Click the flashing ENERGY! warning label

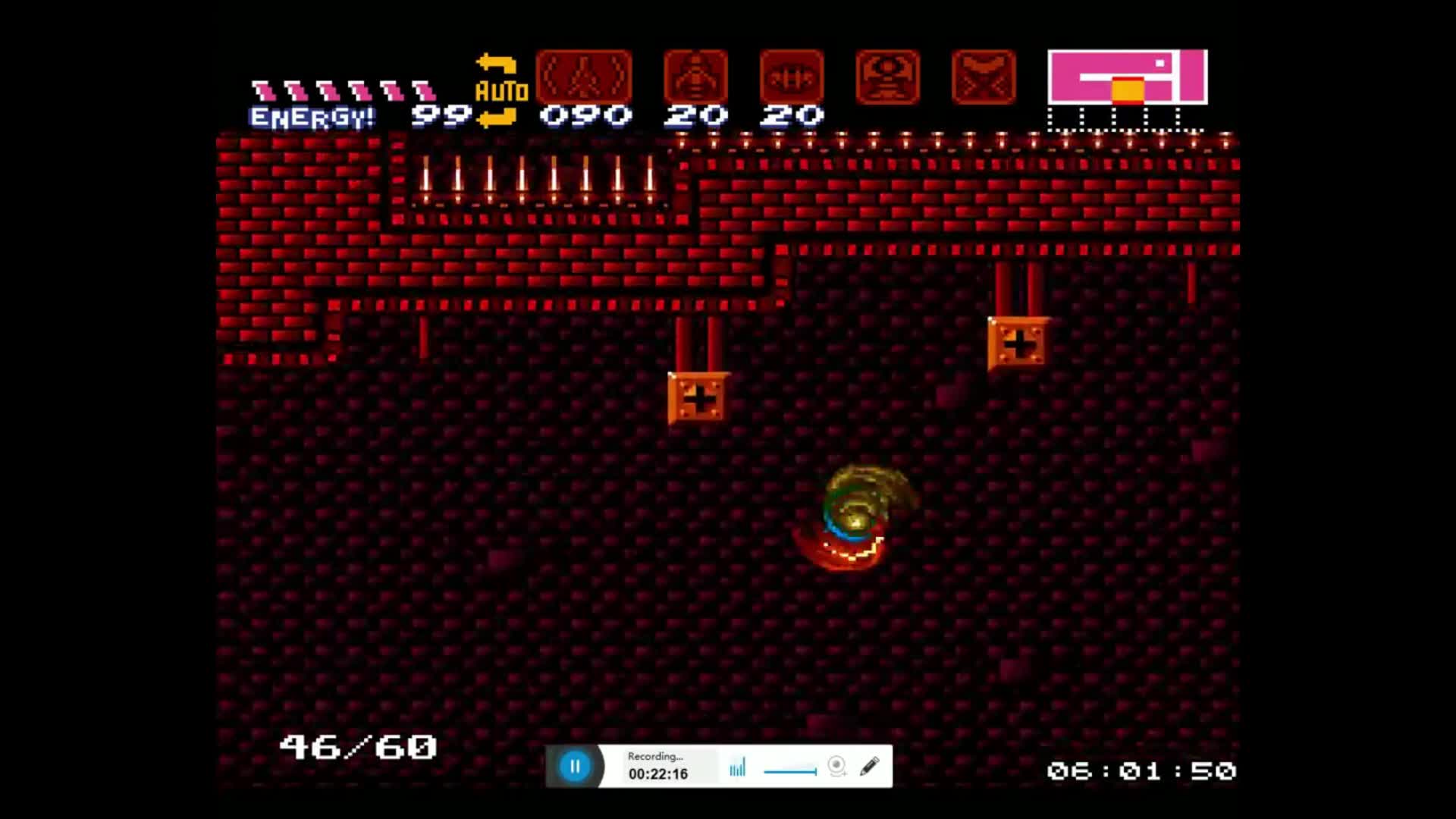pyautogui.click(x=309, y=116)
